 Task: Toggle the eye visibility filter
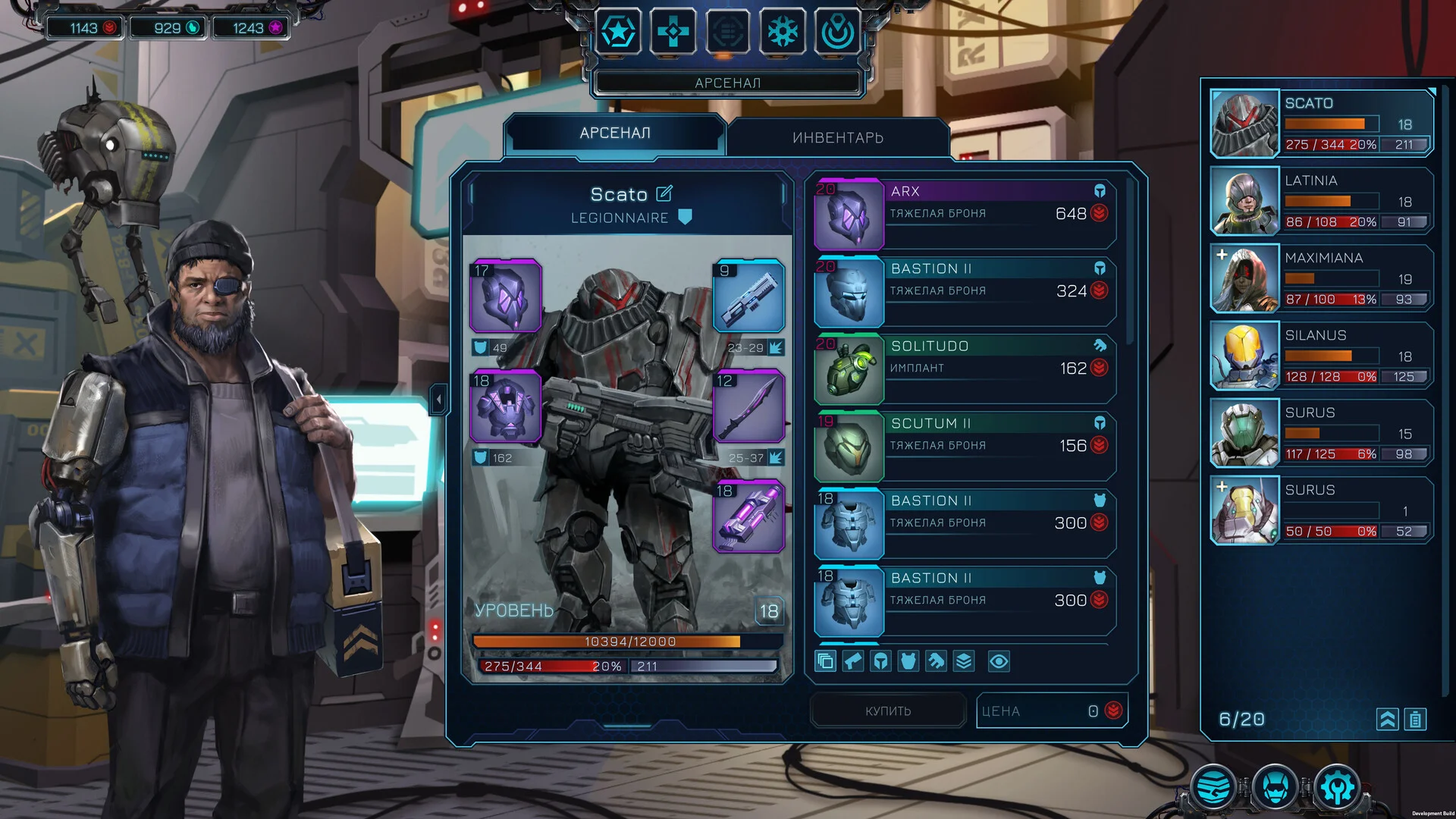[x=999, y=661]
